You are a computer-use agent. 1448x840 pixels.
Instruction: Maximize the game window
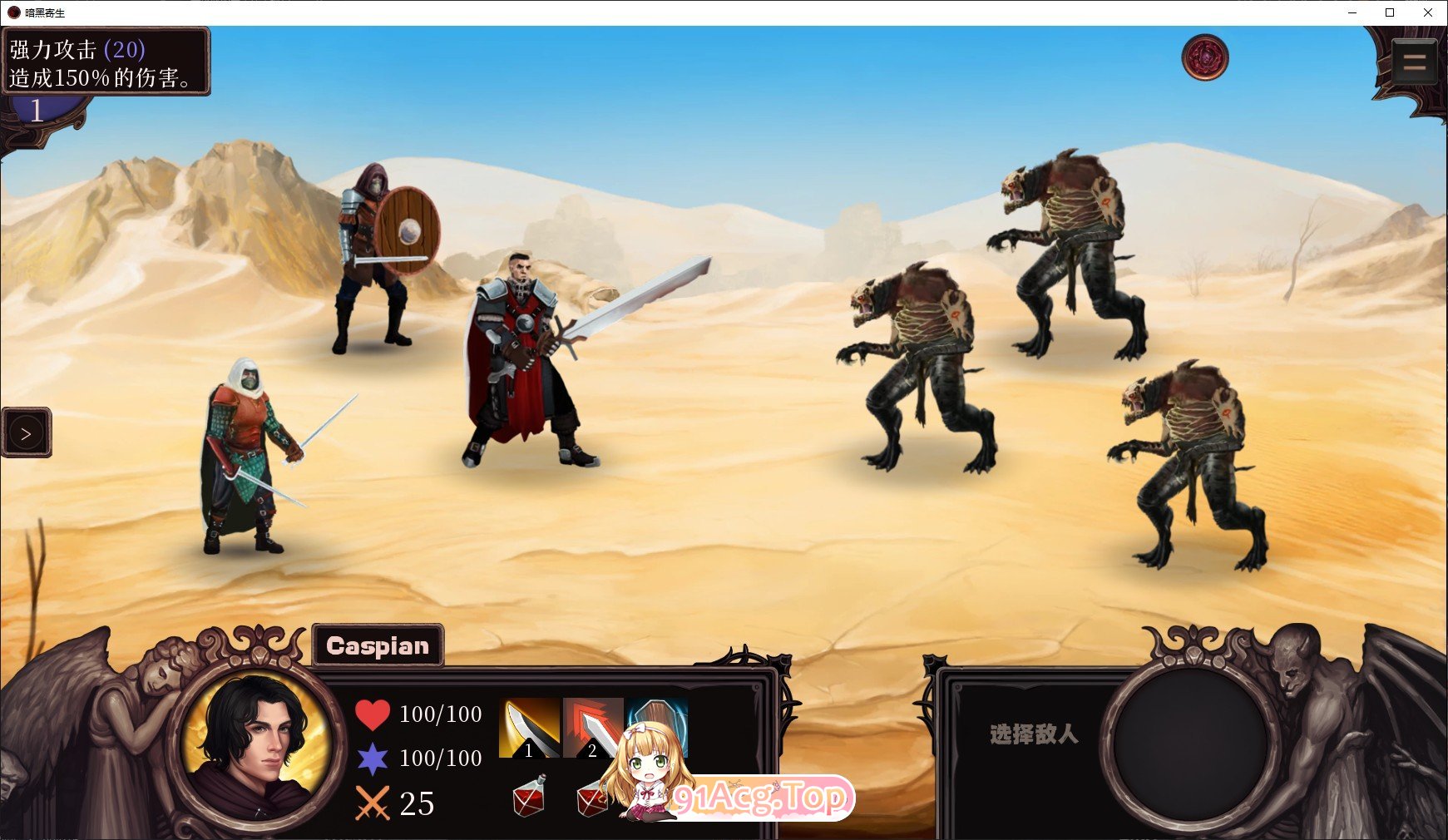tap(1390, 12)
